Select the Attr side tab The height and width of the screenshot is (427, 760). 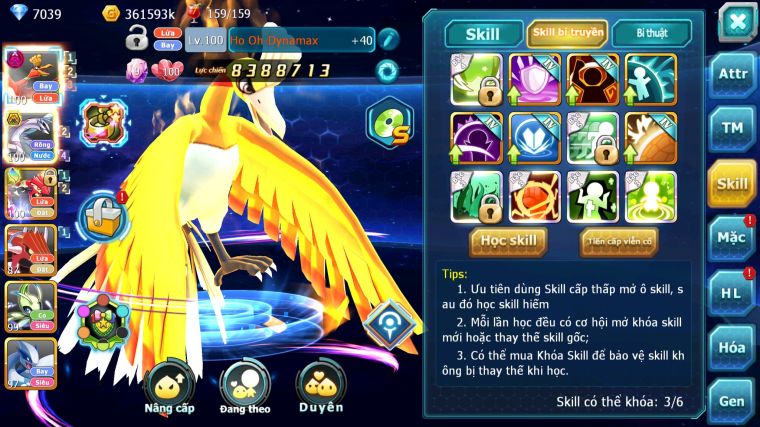click(733, 76)
